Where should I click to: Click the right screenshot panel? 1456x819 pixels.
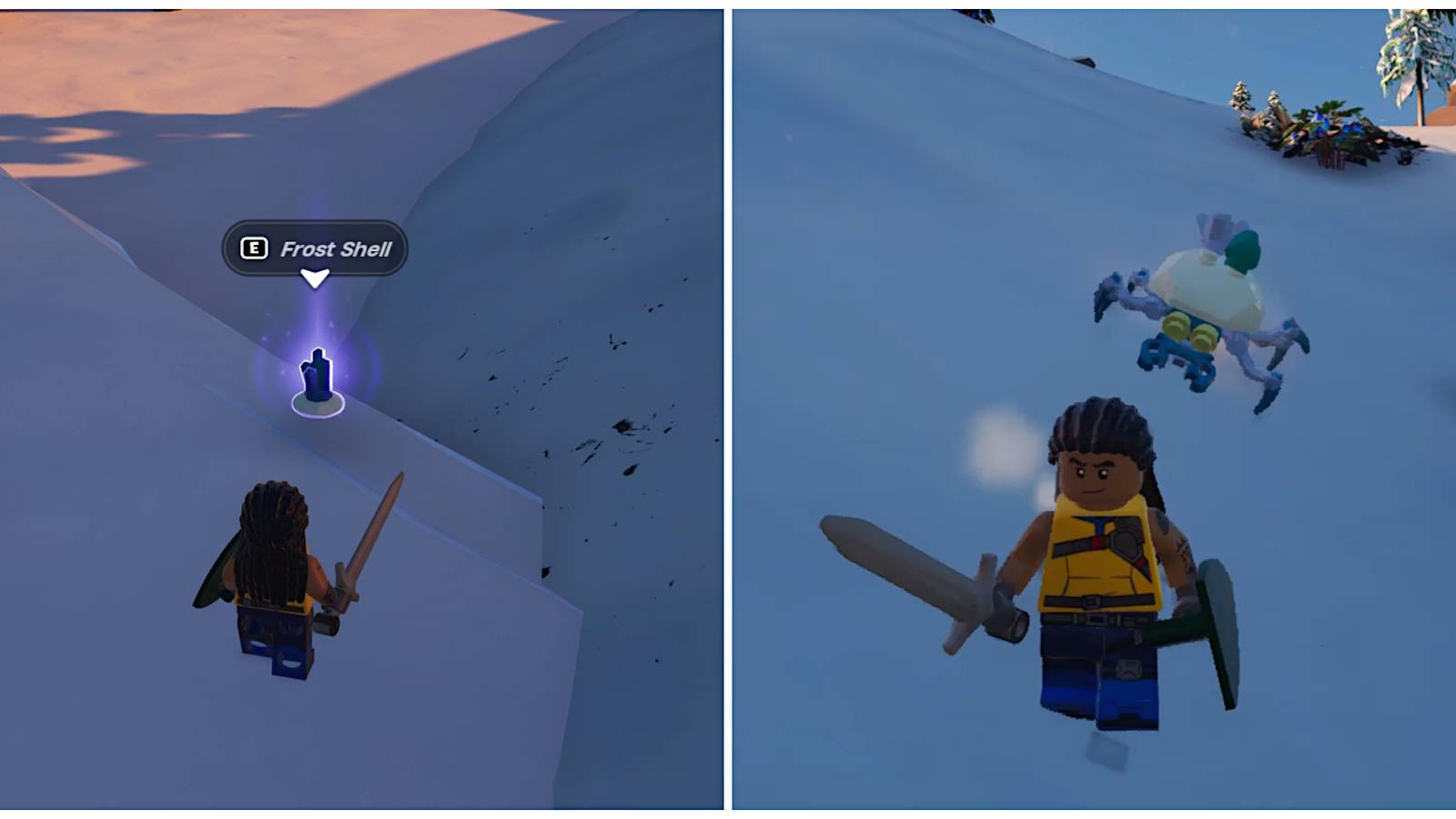pos(1092,409)
